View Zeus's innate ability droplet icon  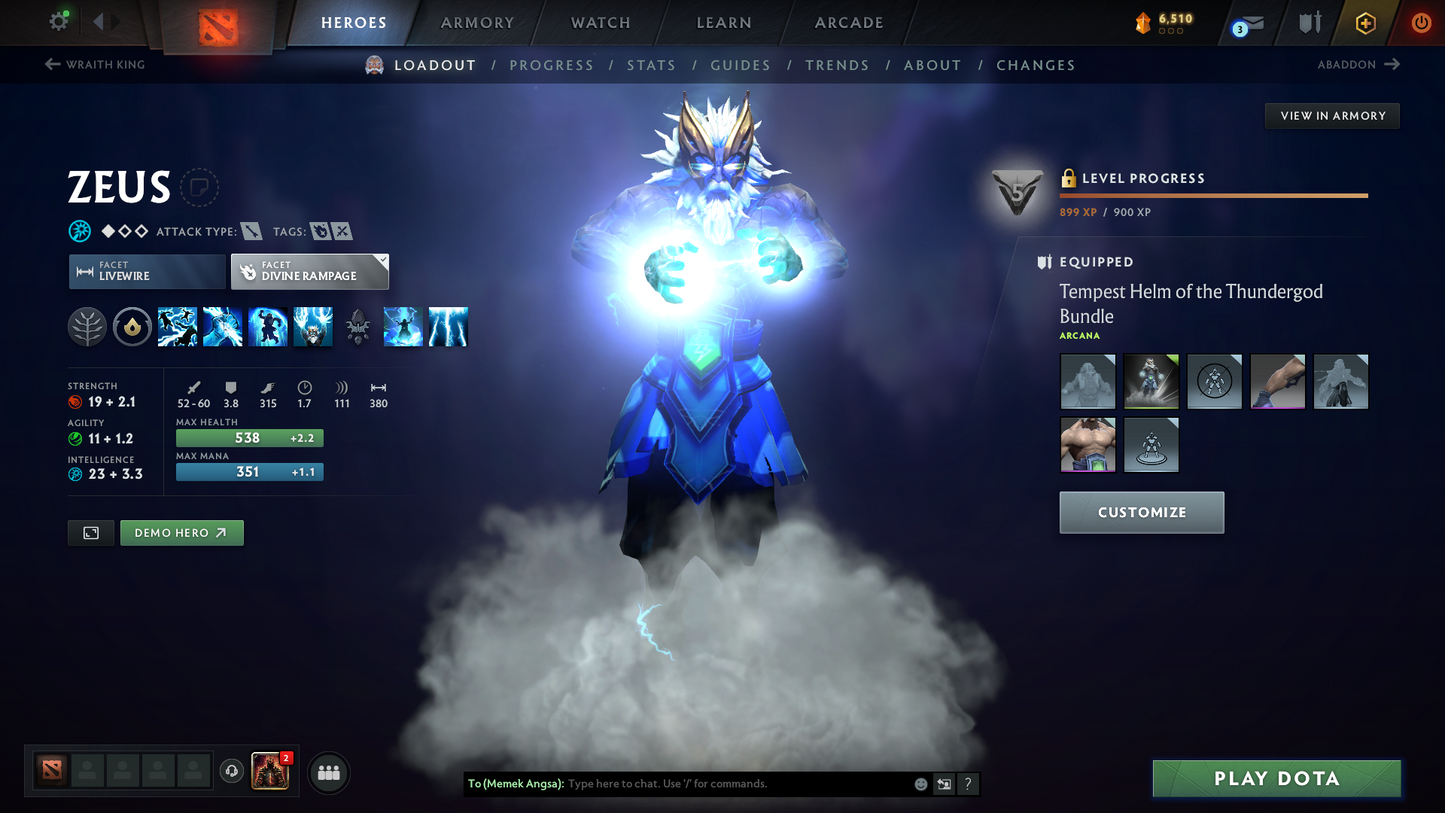(132, 327)
